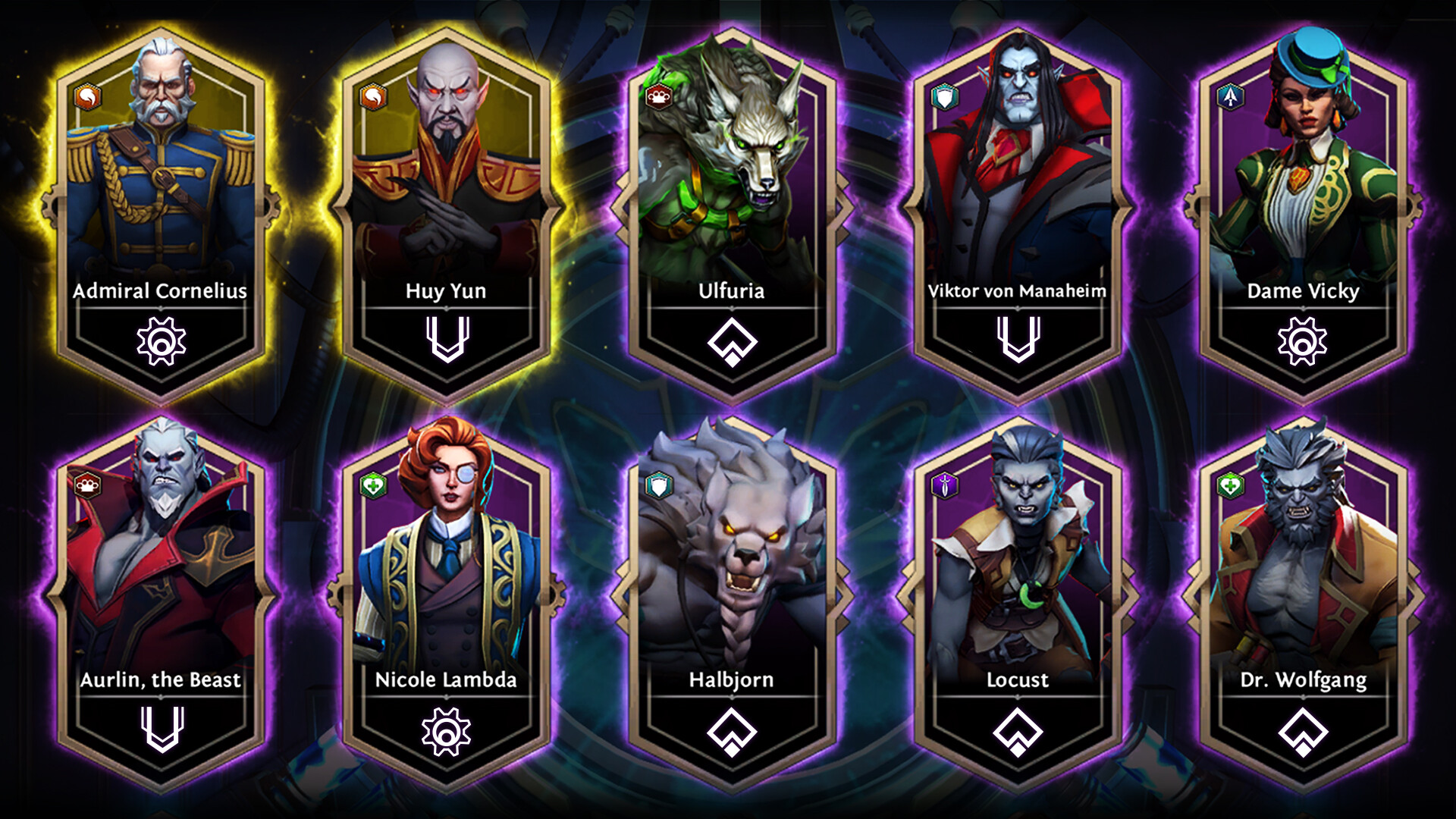Select the fire faction badge on Huy Yun's card
Viewport: 1456px width, 819px height.
[372, 97]
